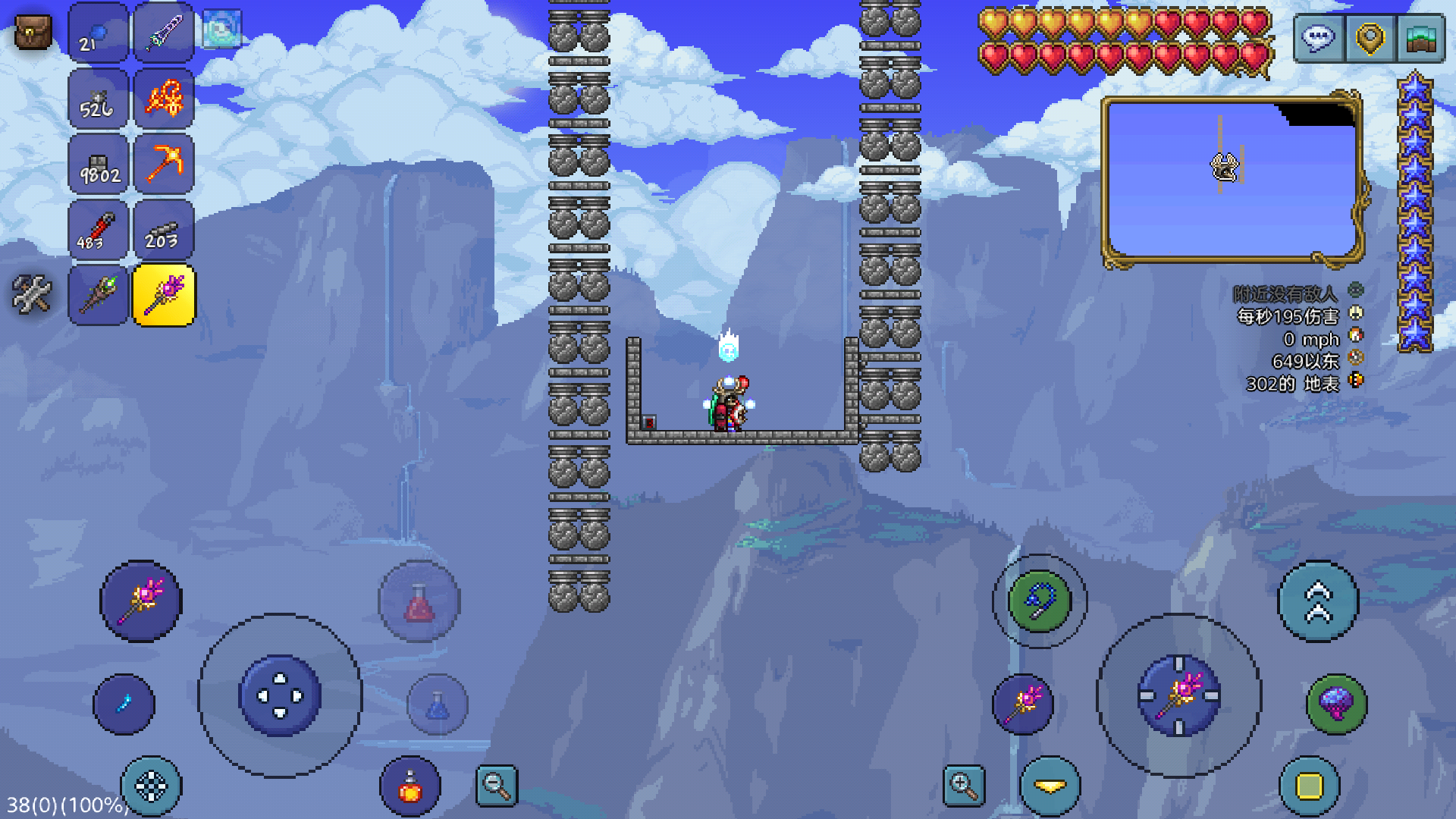This screenshot has width=1456, height=819.
Task: Select the flaming solar weapon slot
Action: [164, 99]
